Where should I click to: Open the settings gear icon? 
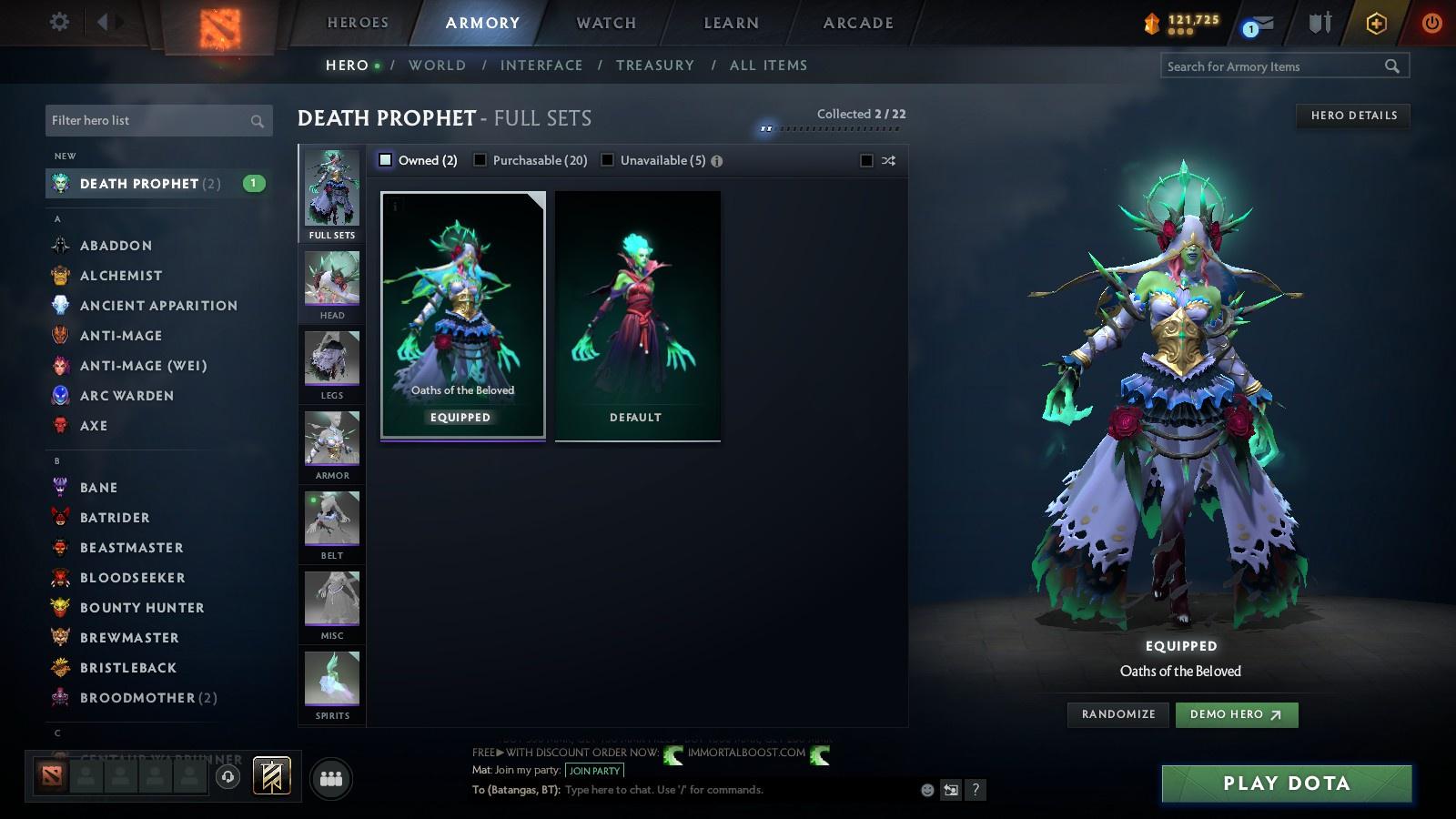click(58, 22)
